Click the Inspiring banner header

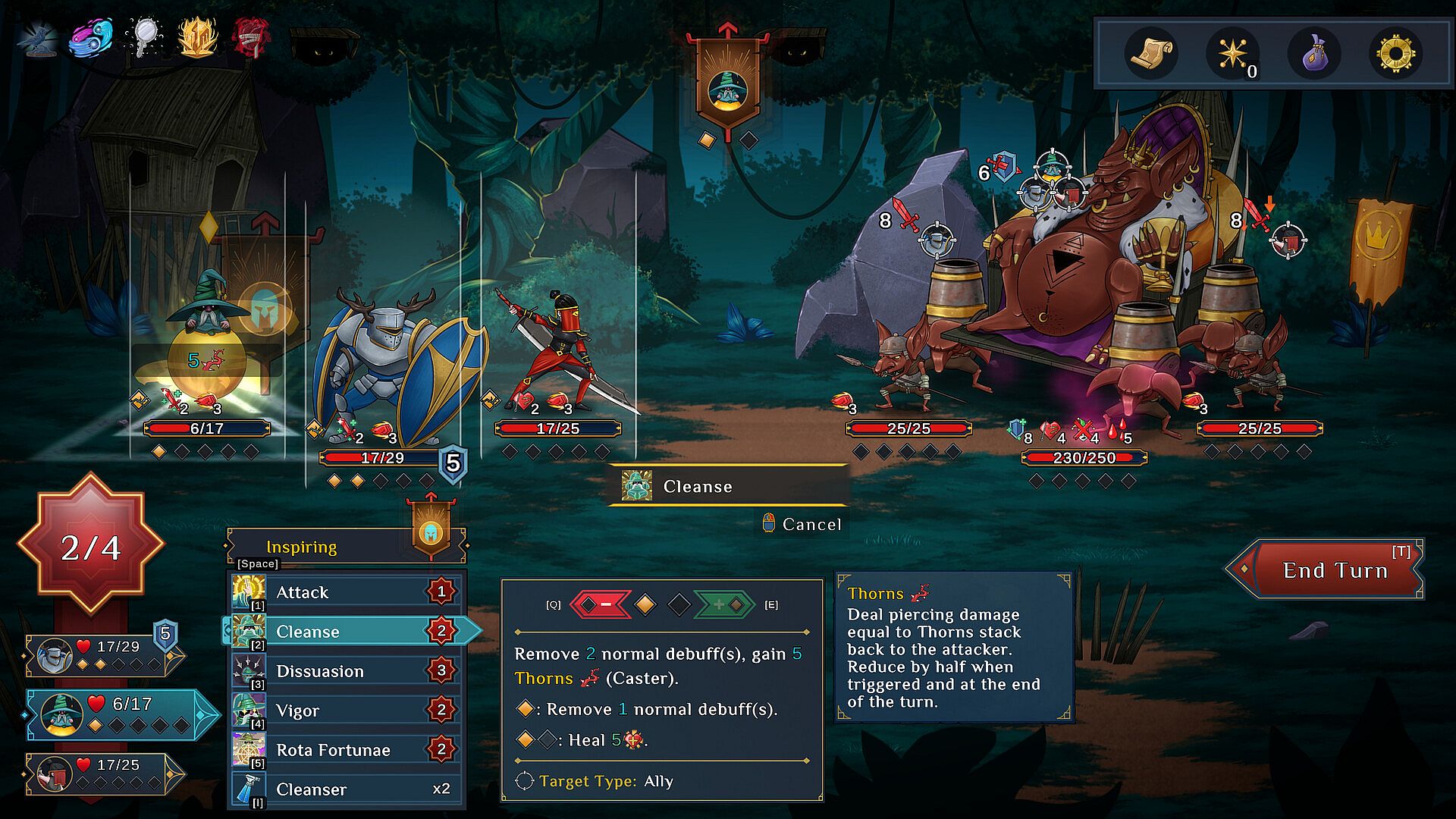pos(302,547)
